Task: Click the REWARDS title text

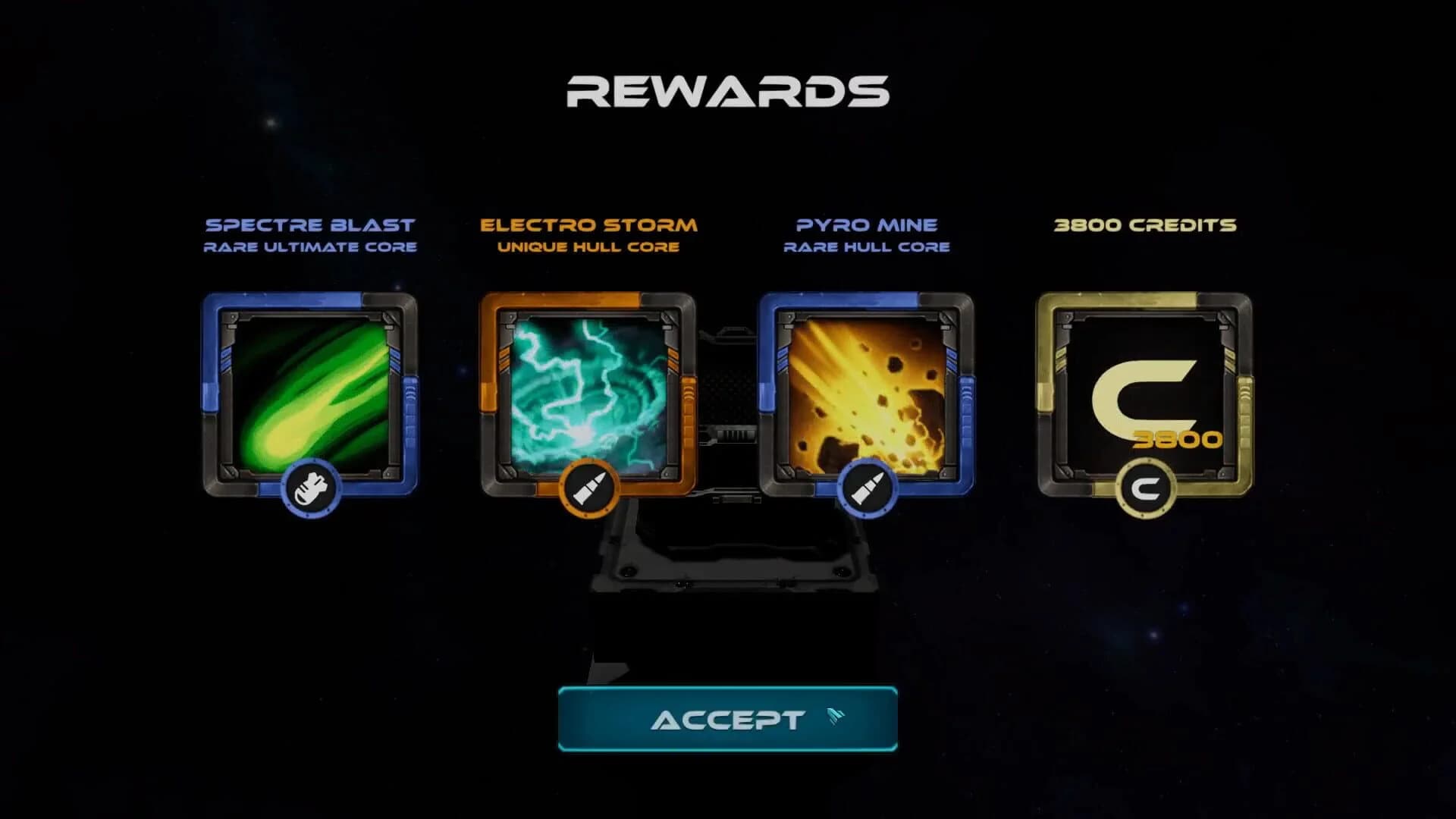Action: point(727,91)
